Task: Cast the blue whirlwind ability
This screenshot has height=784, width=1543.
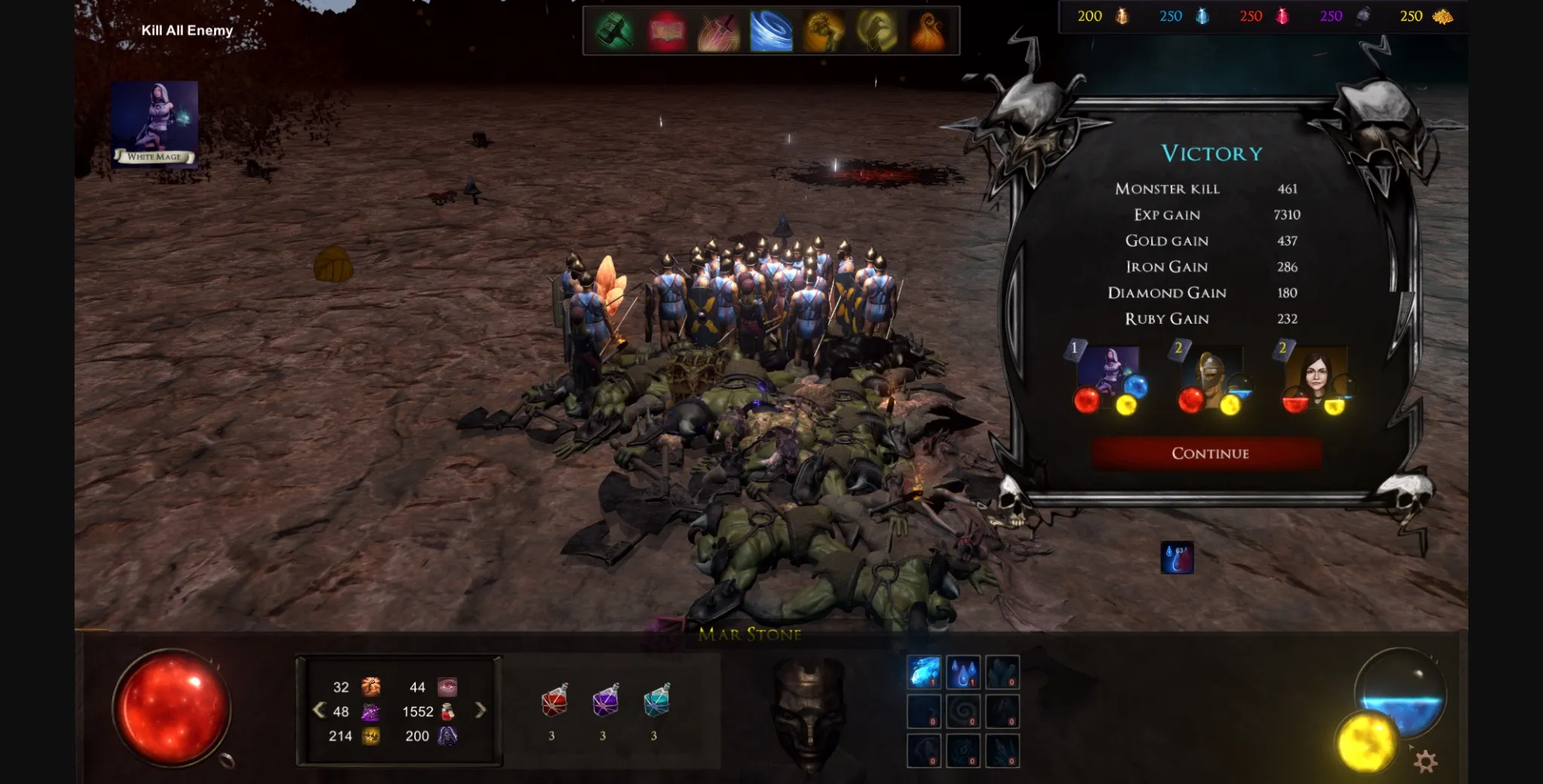Action: coord(771,32)
